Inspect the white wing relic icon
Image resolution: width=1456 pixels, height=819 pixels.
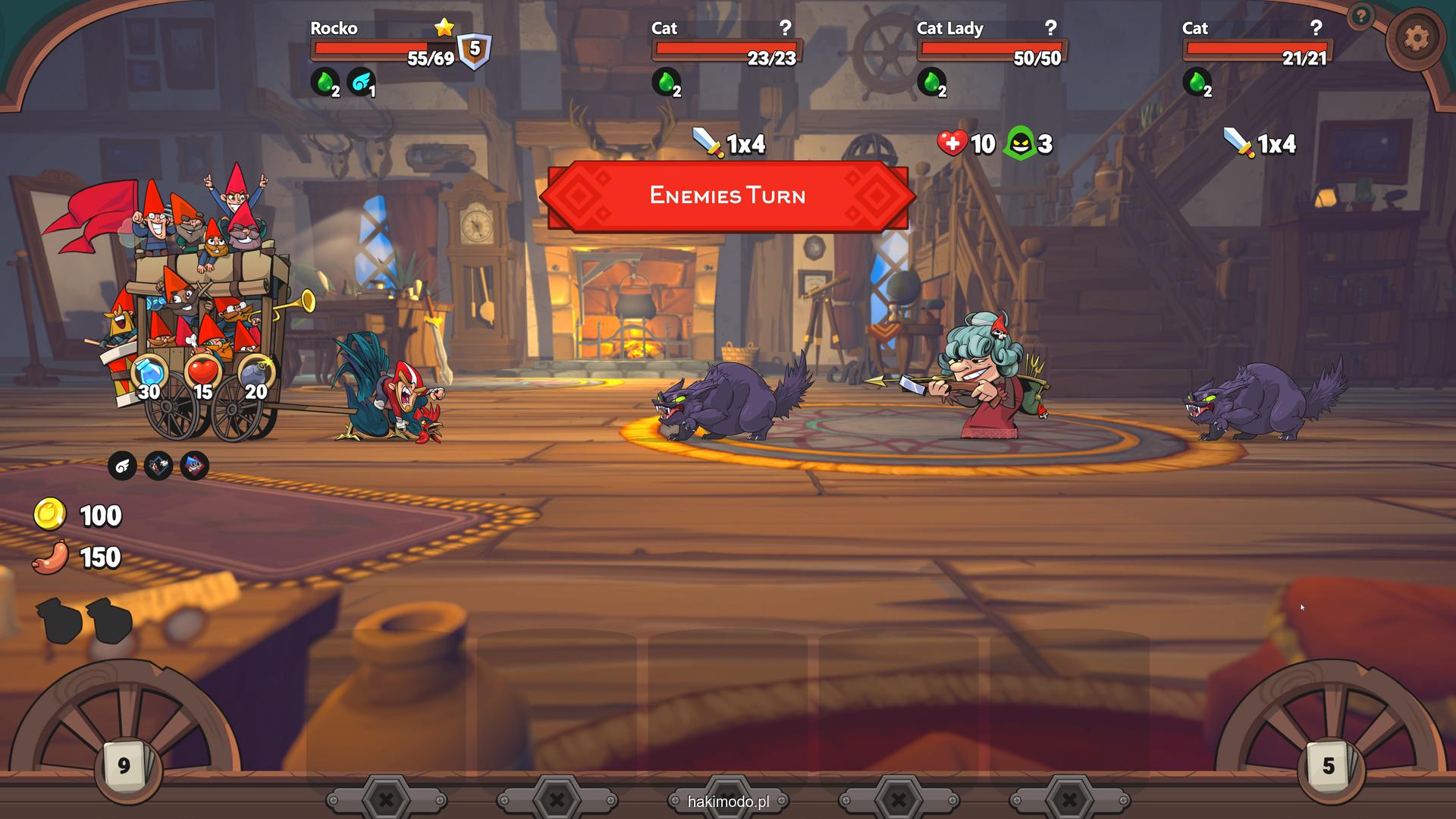(122, 466)
